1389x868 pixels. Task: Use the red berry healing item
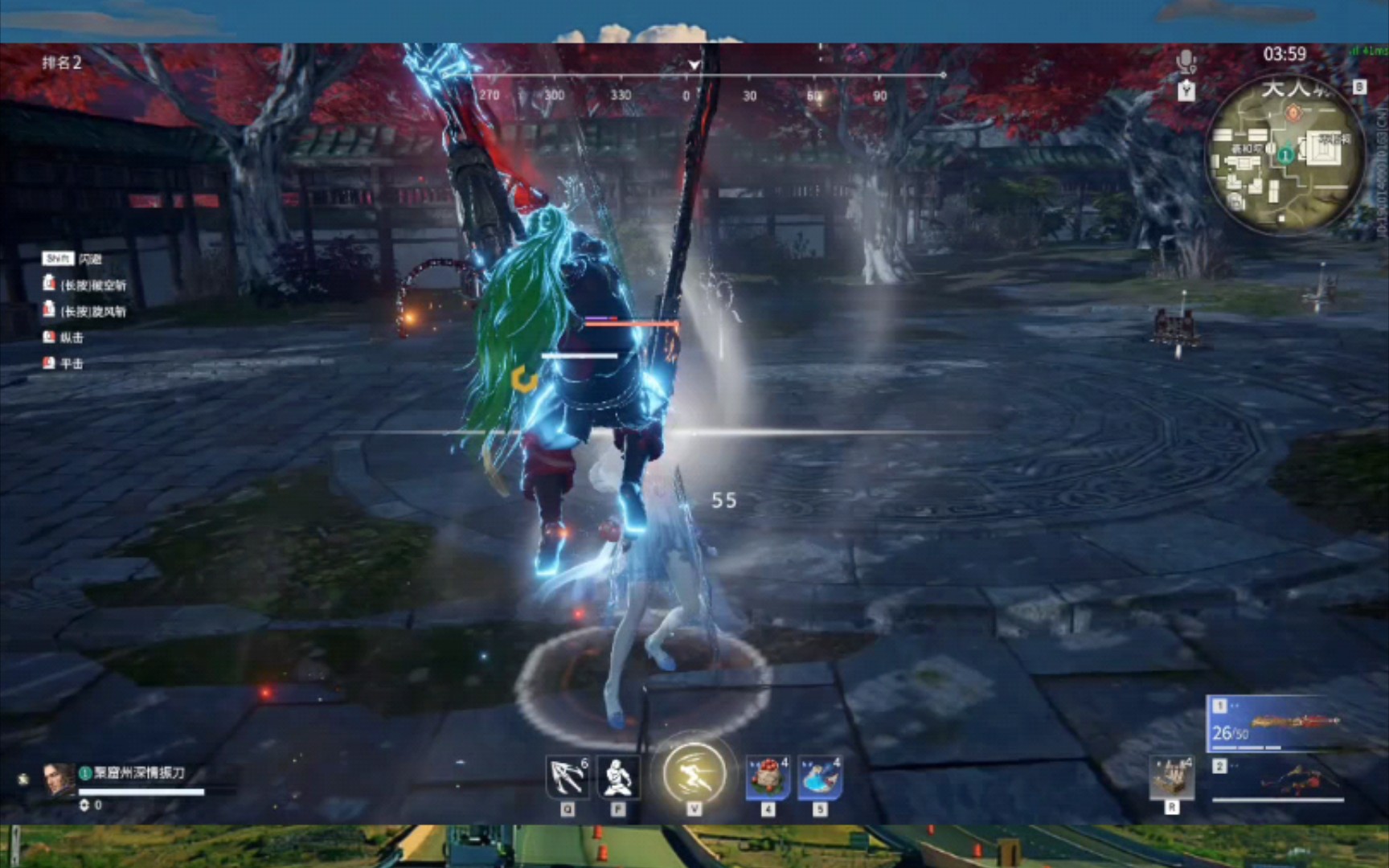768,778
